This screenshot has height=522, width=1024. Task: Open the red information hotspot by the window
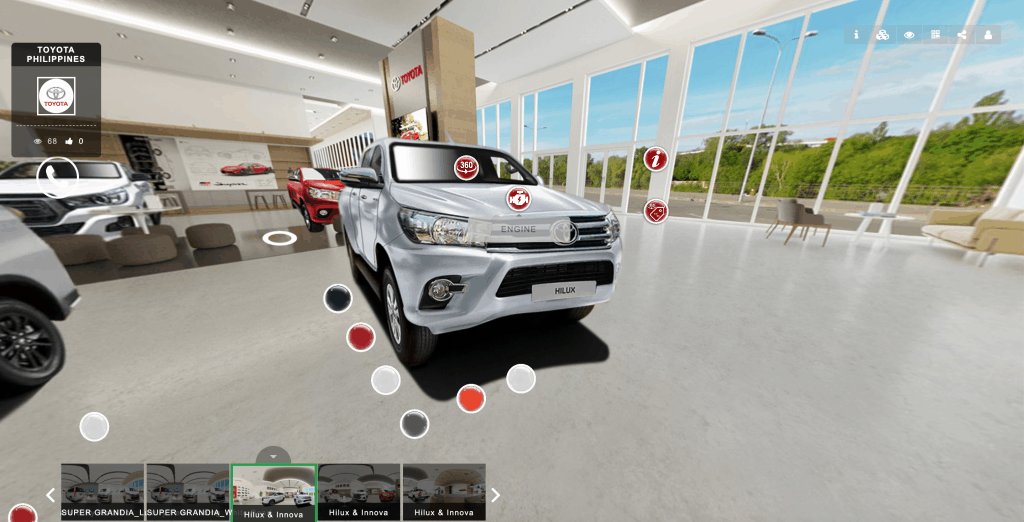655,159
